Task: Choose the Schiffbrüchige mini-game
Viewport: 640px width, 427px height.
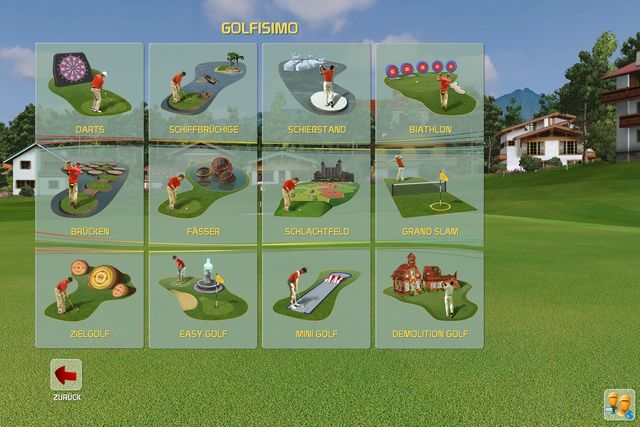Action: pyautogui.click(x=203, y=91)
